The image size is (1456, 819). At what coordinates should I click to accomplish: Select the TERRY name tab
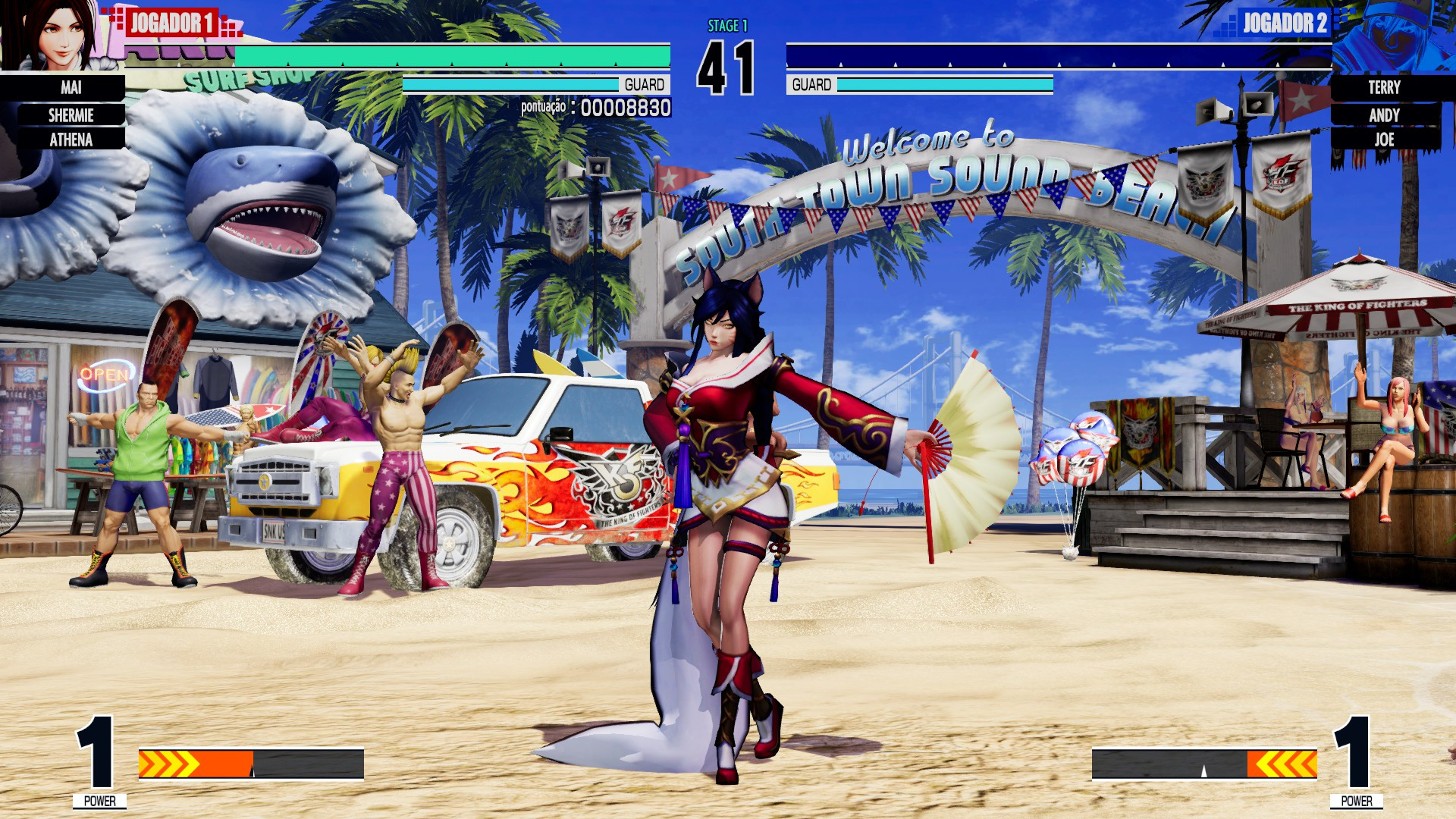point(1385,88)
